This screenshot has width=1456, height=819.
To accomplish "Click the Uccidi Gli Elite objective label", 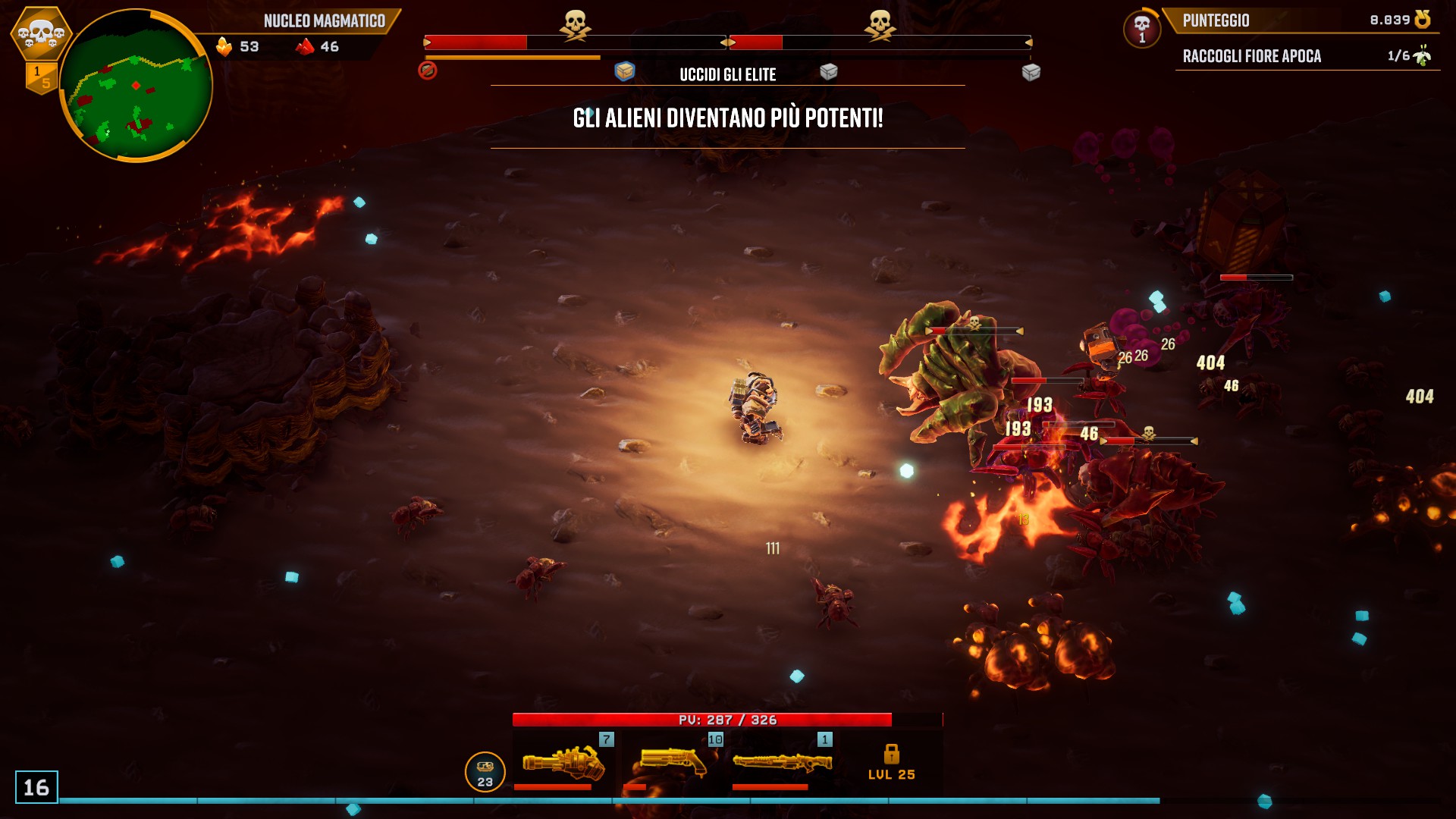I will [x=727, y=74].
